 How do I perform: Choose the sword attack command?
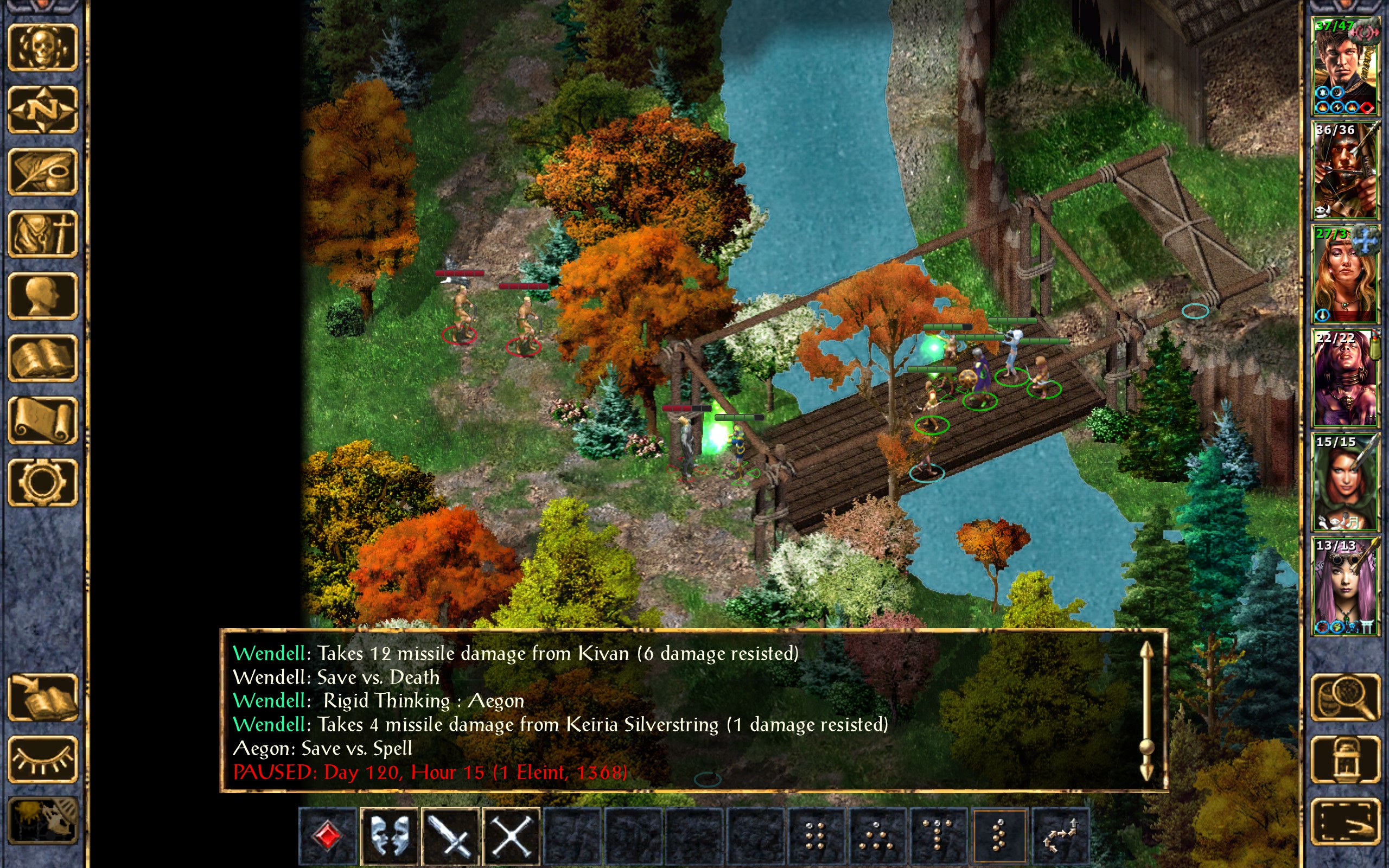(x=451, y=836)
